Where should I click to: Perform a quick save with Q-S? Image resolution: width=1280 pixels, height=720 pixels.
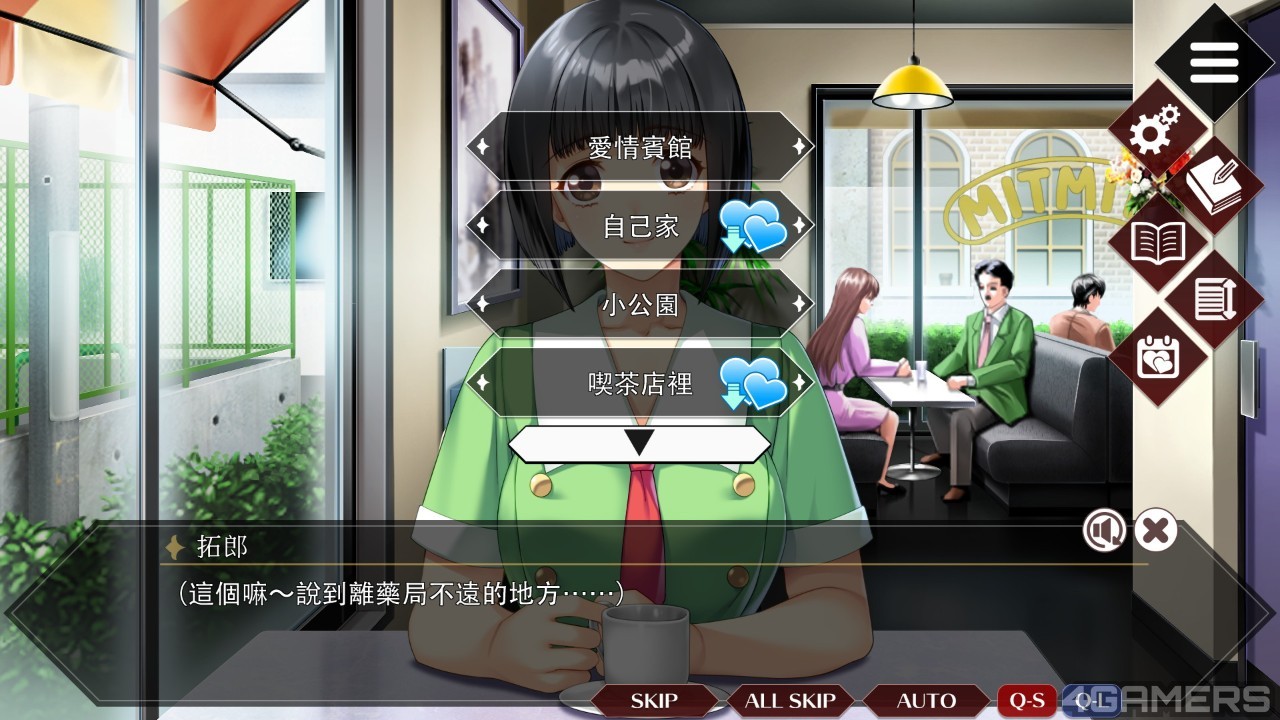point(1027,699)
